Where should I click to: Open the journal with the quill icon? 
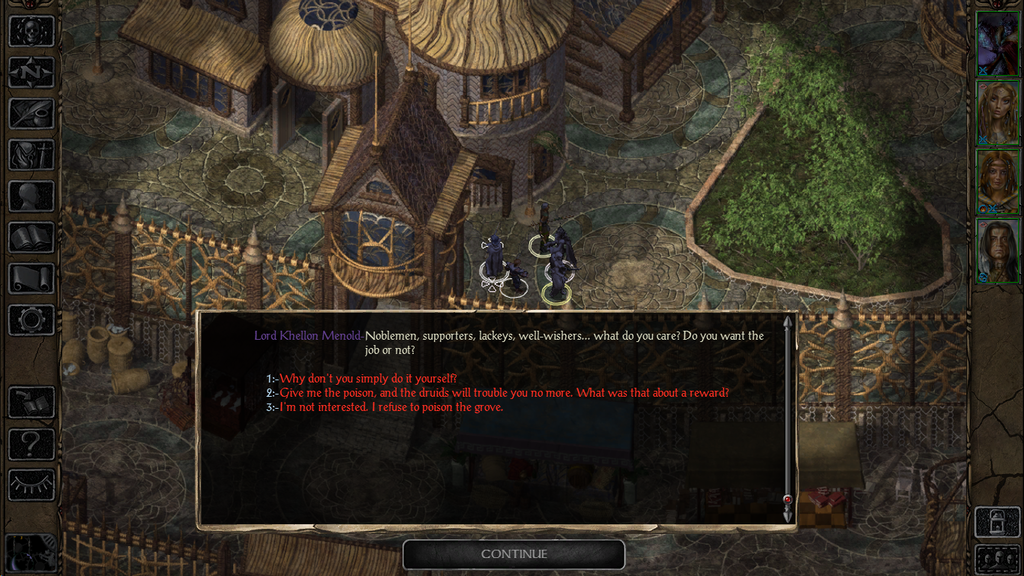coord(31,113)
